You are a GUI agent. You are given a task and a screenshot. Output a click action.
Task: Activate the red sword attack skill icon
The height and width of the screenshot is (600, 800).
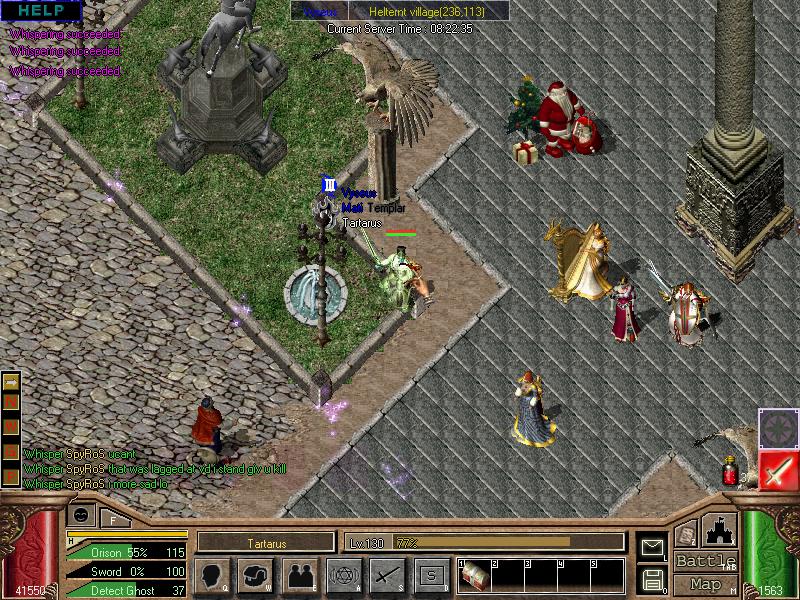(777, 470)
